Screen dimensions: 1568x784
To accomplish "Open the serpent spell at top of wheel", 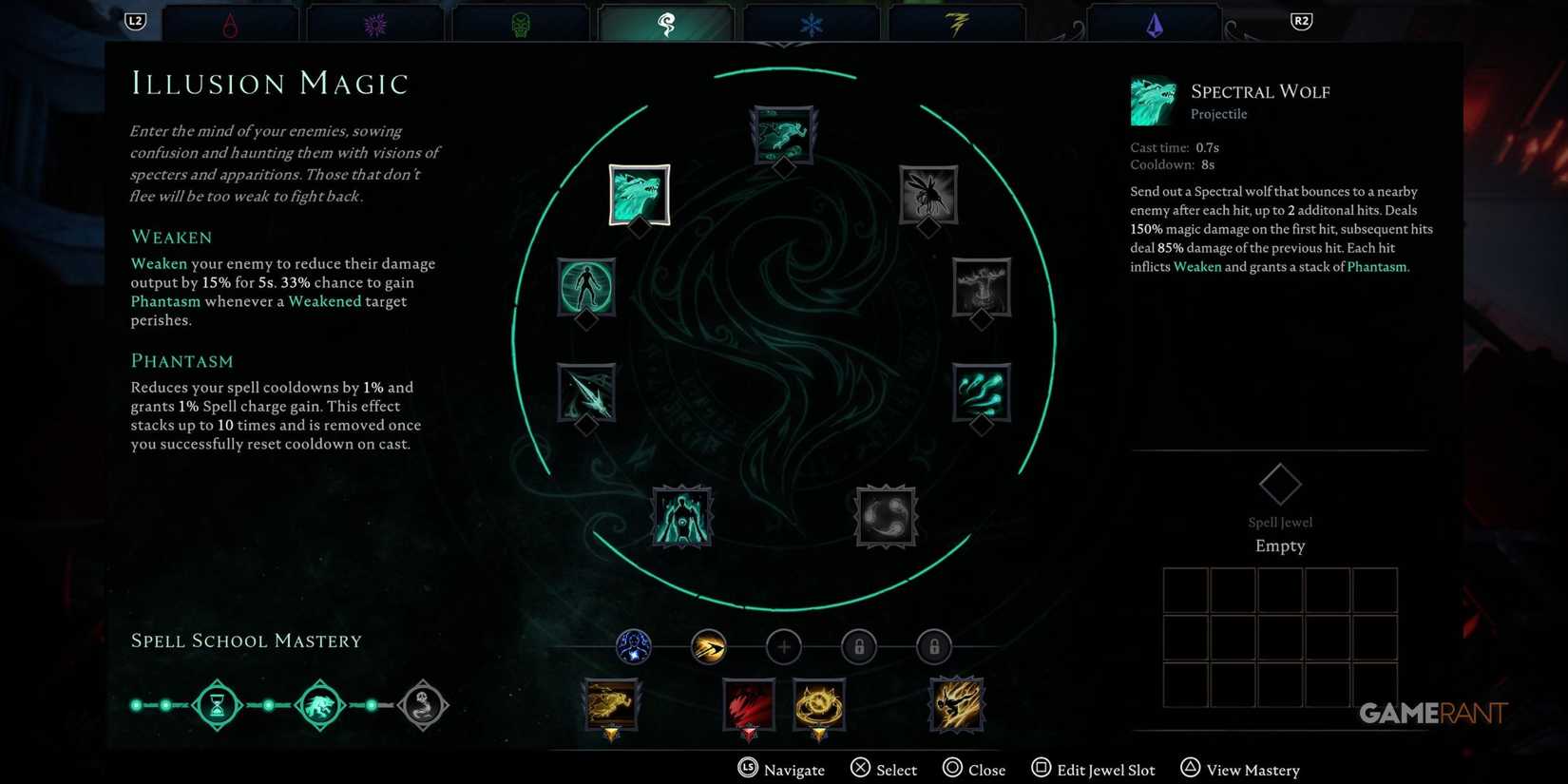I will pyautogui.click(x=782, y=133).
